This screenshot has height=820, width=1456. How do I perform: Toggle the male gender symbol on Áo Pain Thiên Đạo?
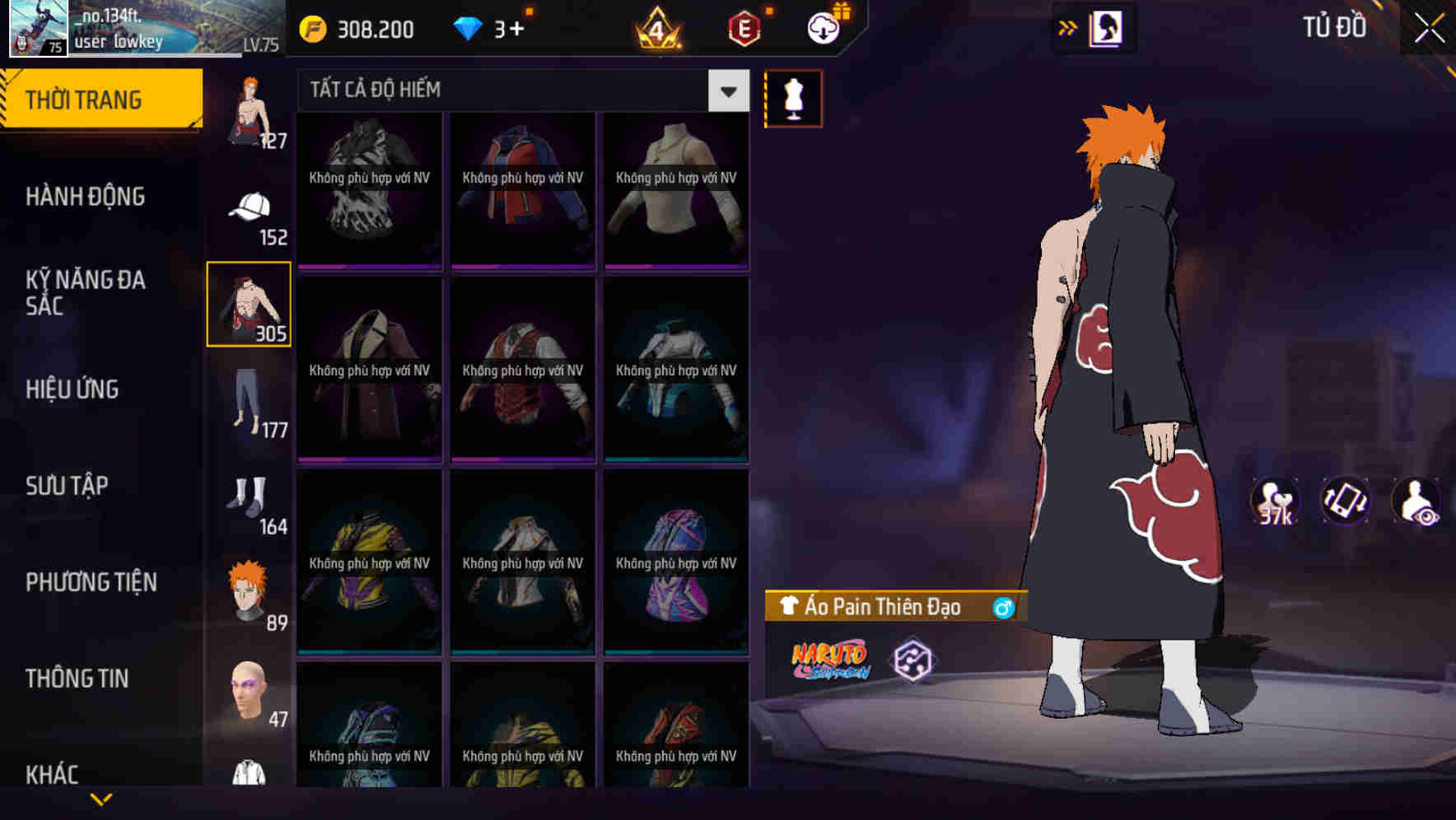1003,607
